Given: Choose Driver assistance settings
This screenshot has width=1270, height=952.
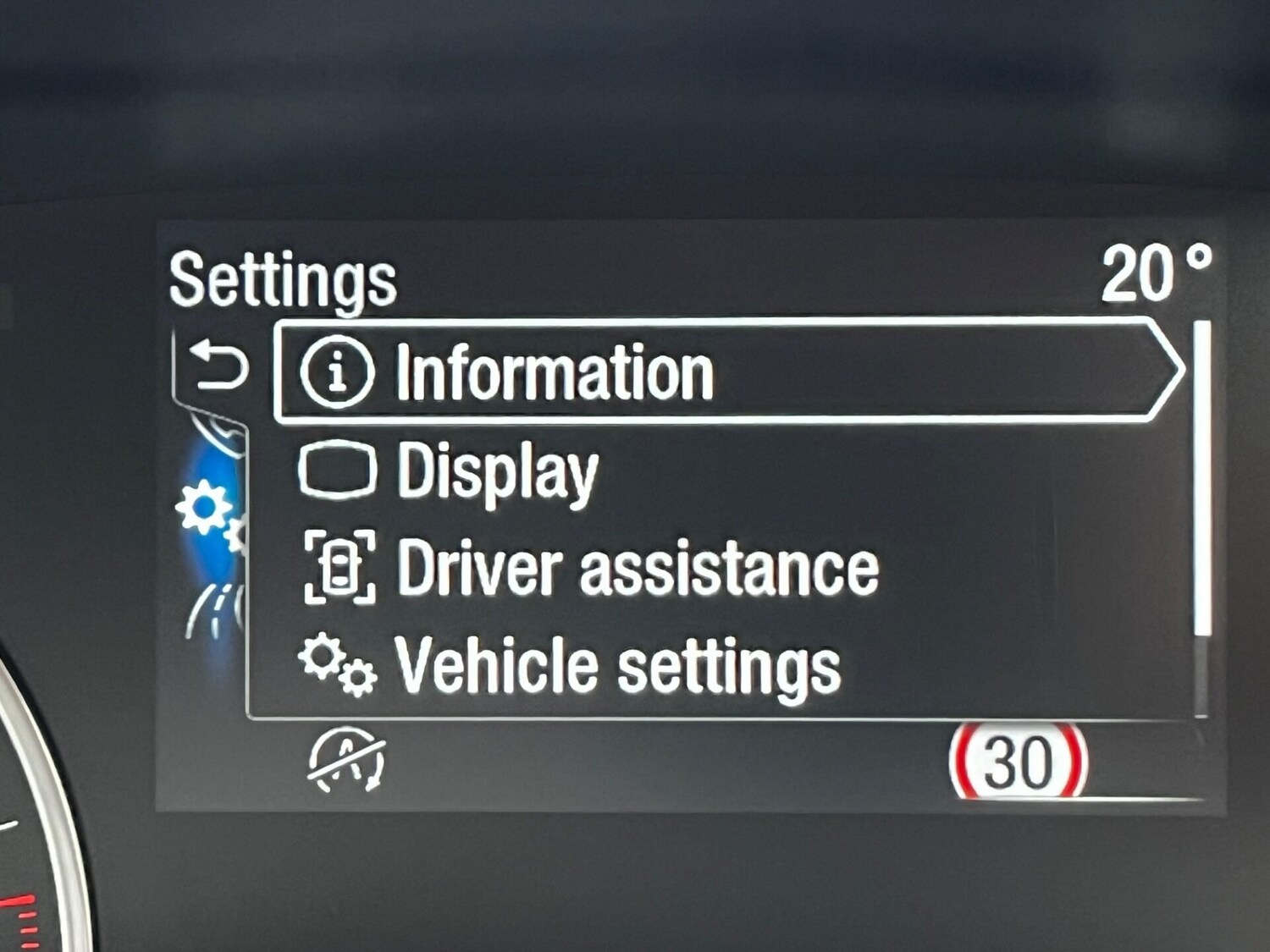Looking at the screenshot, I should click(637, 568).
